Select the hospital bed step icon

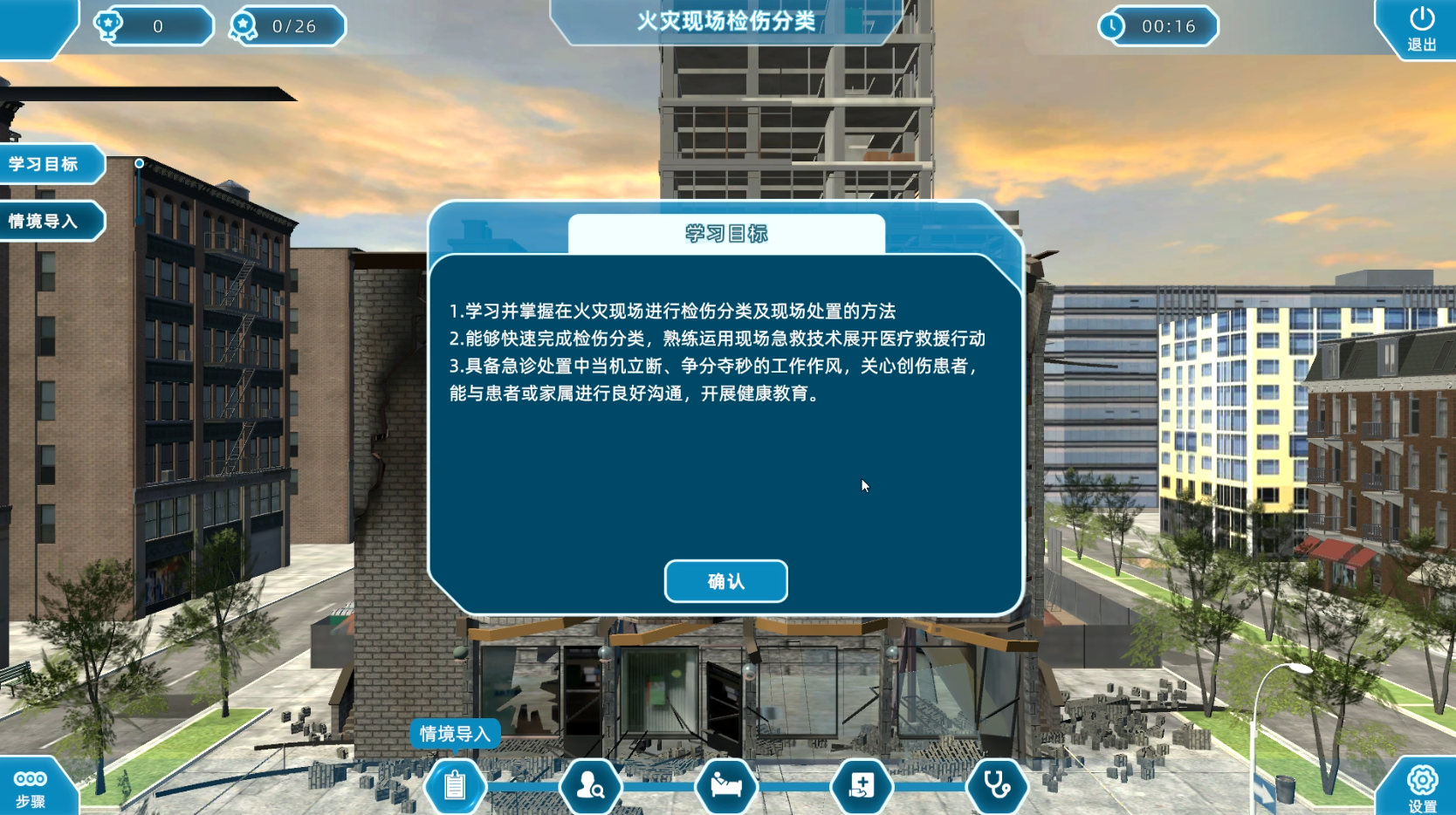pos(725,785)
